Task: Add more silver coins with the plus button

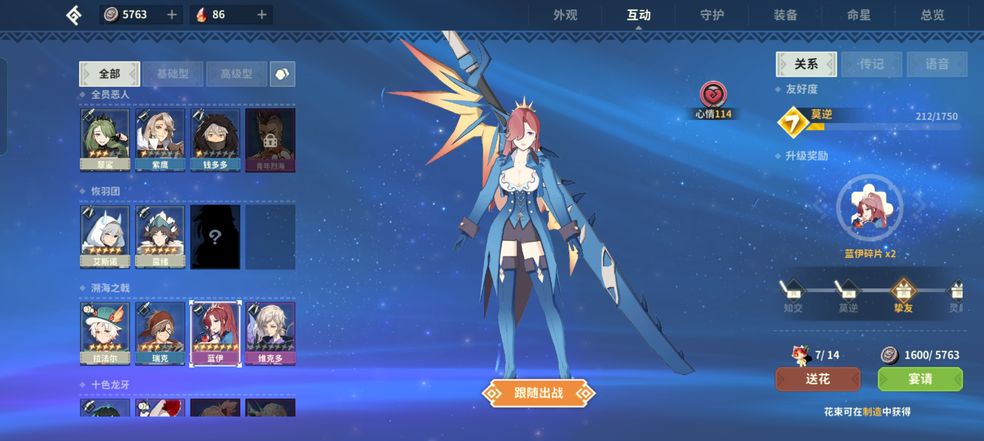Action: click(172, 15)
